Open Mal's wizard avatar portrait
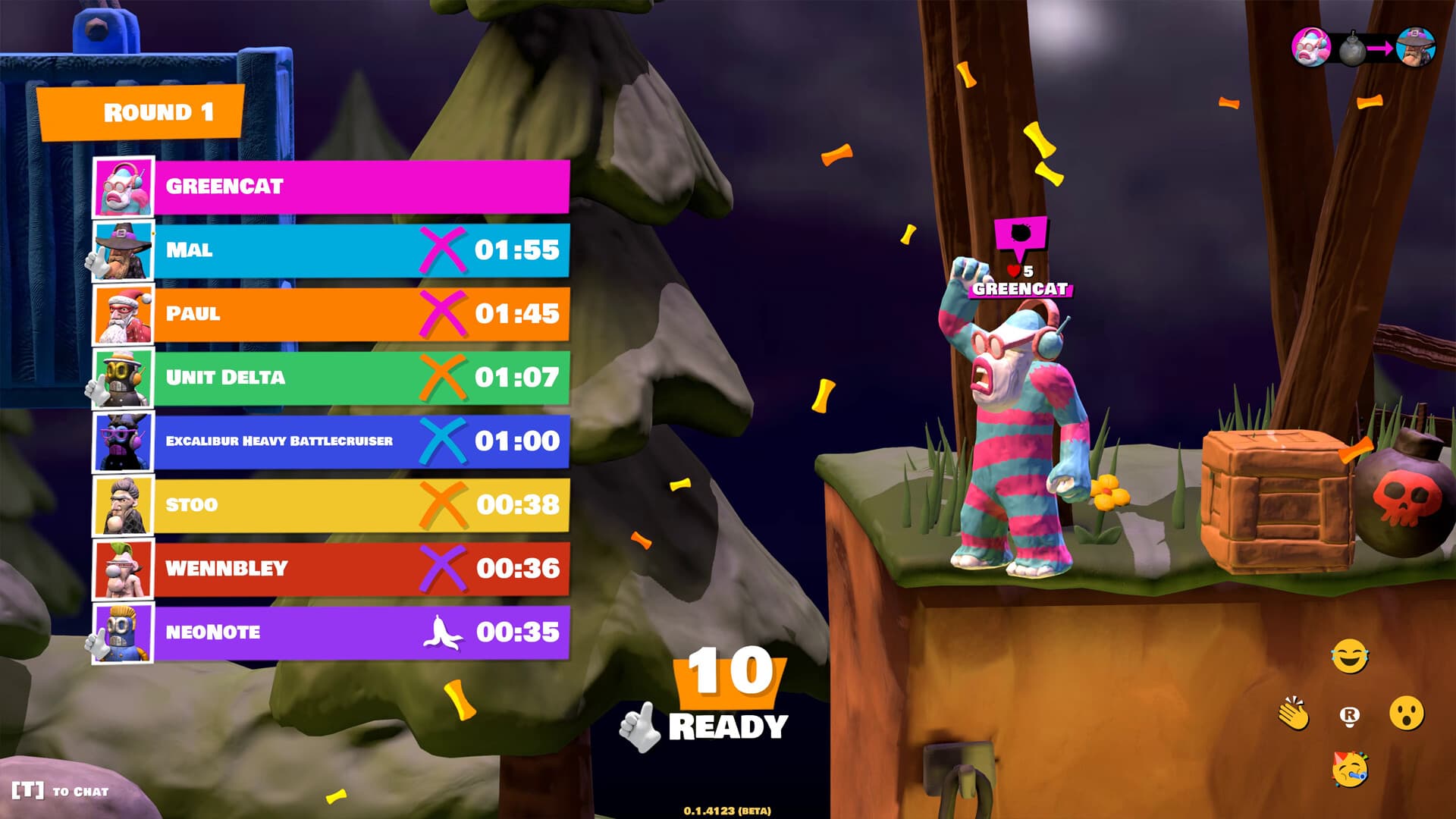This screenshot has width=1456, height=819. [x=124, y=249]
